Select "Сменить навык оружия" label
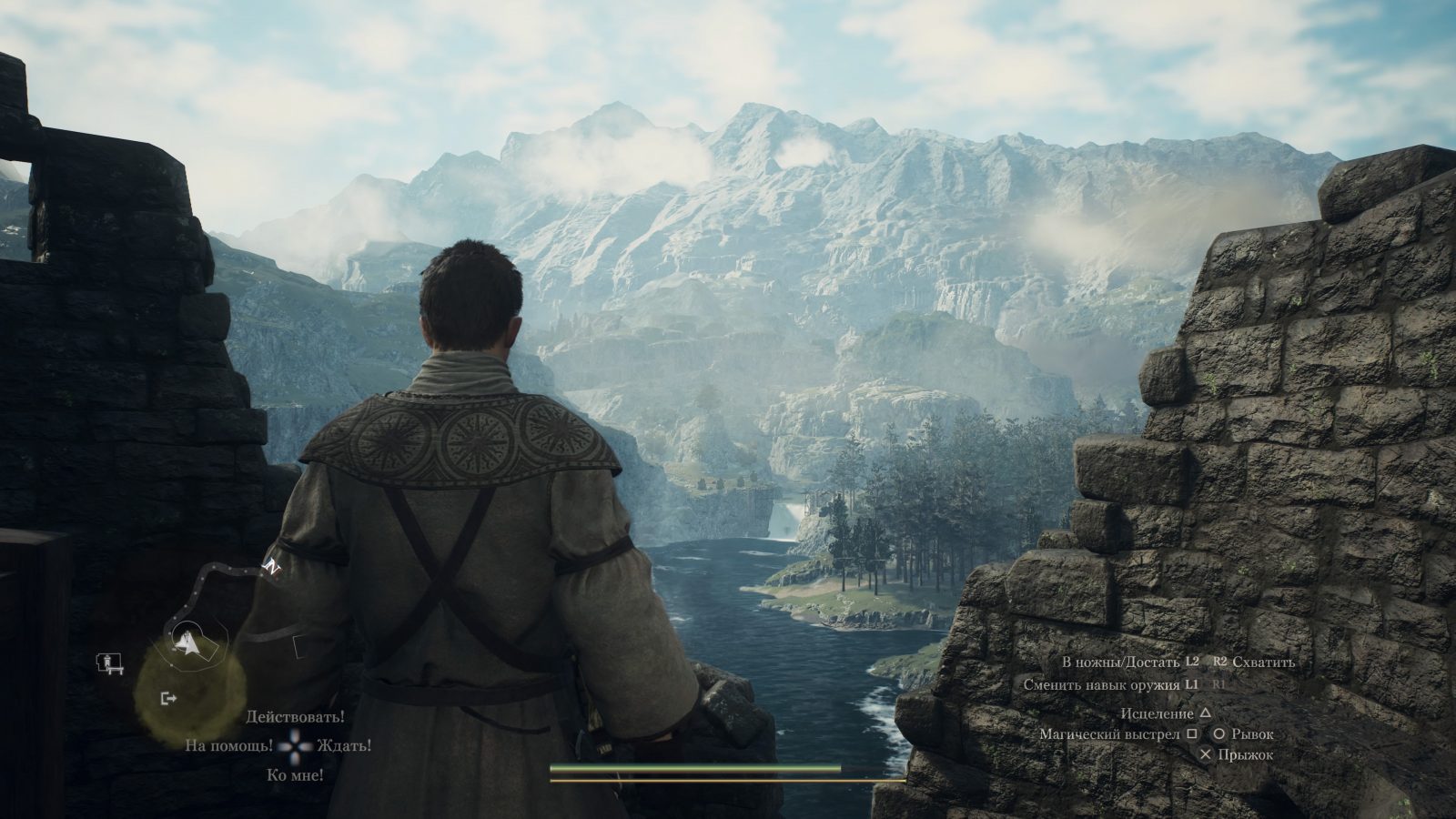 click(x=1102, y=684)
